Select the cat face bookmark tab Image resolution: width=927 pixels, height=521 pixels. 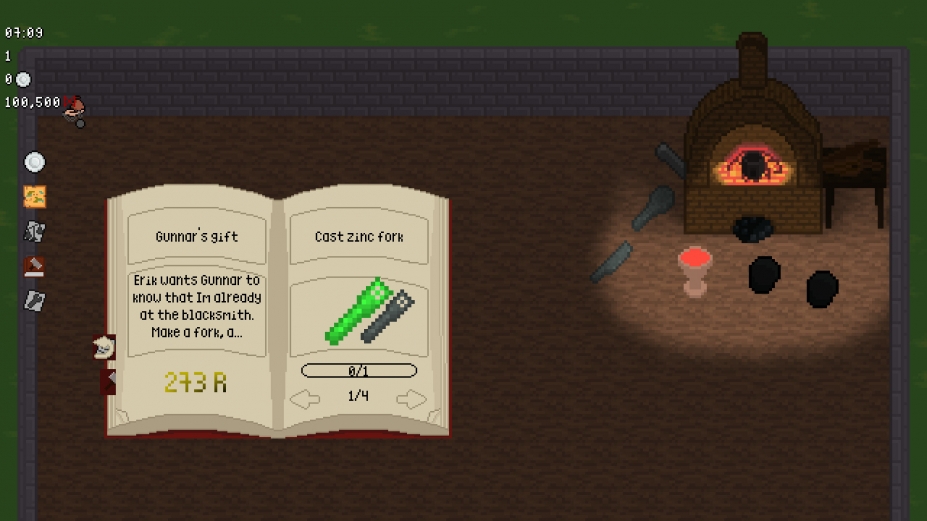click(103, 347)
